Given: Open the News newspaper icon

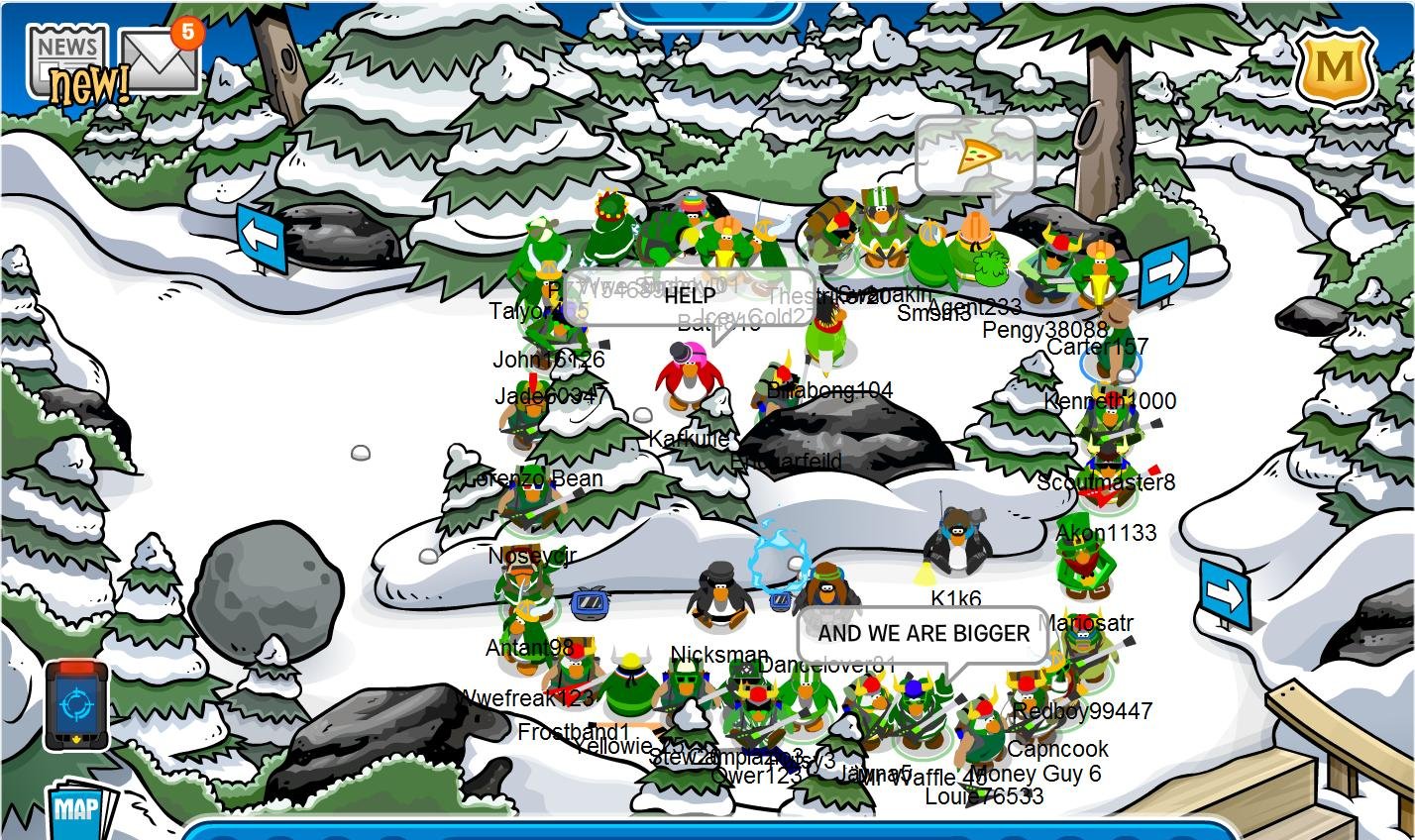Looking at the screenshot, I should (x=67, y=59).
